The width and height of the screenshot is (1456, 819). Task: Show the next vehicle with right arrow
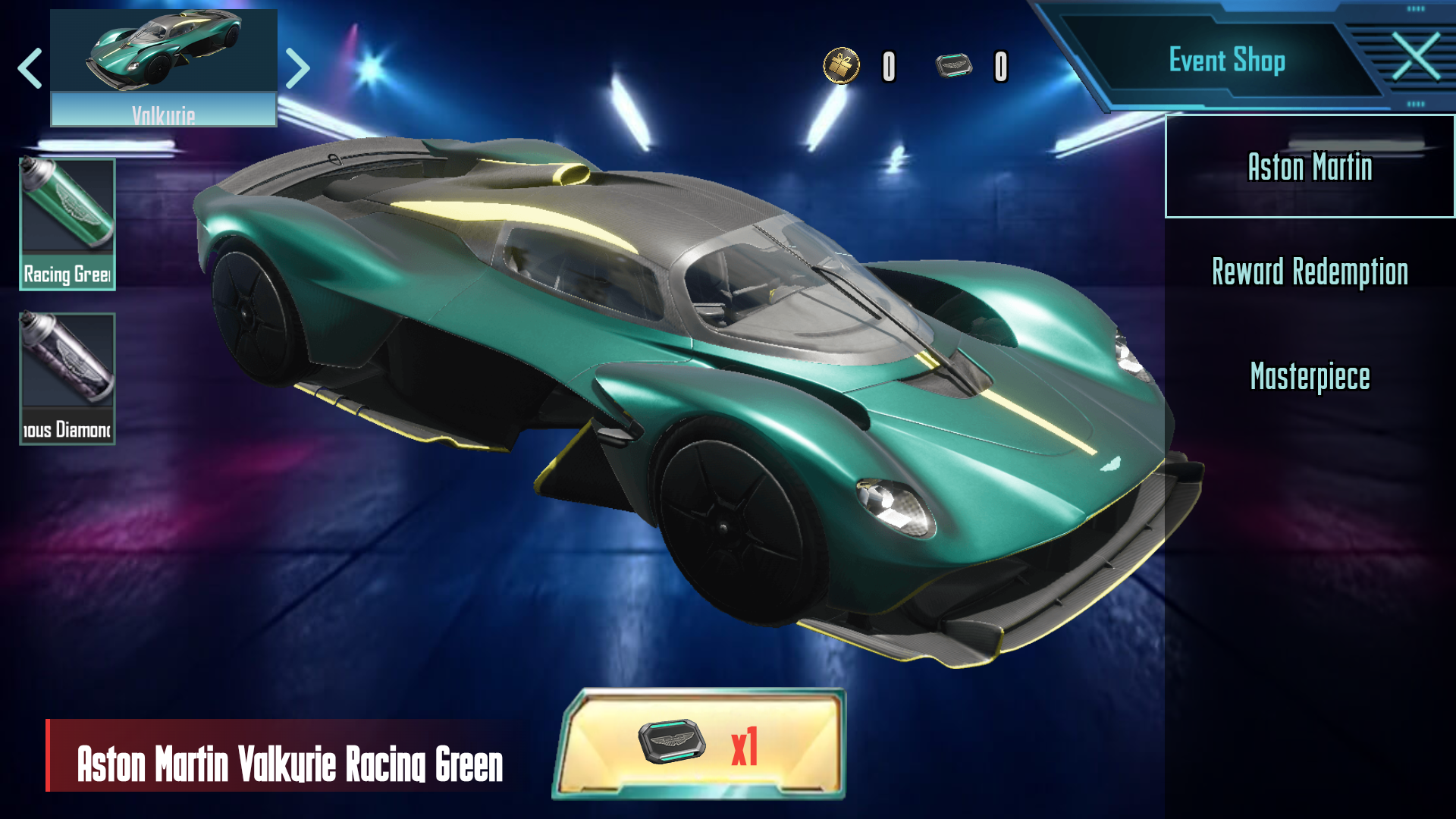pyautogui.click(x=298, y=68)
